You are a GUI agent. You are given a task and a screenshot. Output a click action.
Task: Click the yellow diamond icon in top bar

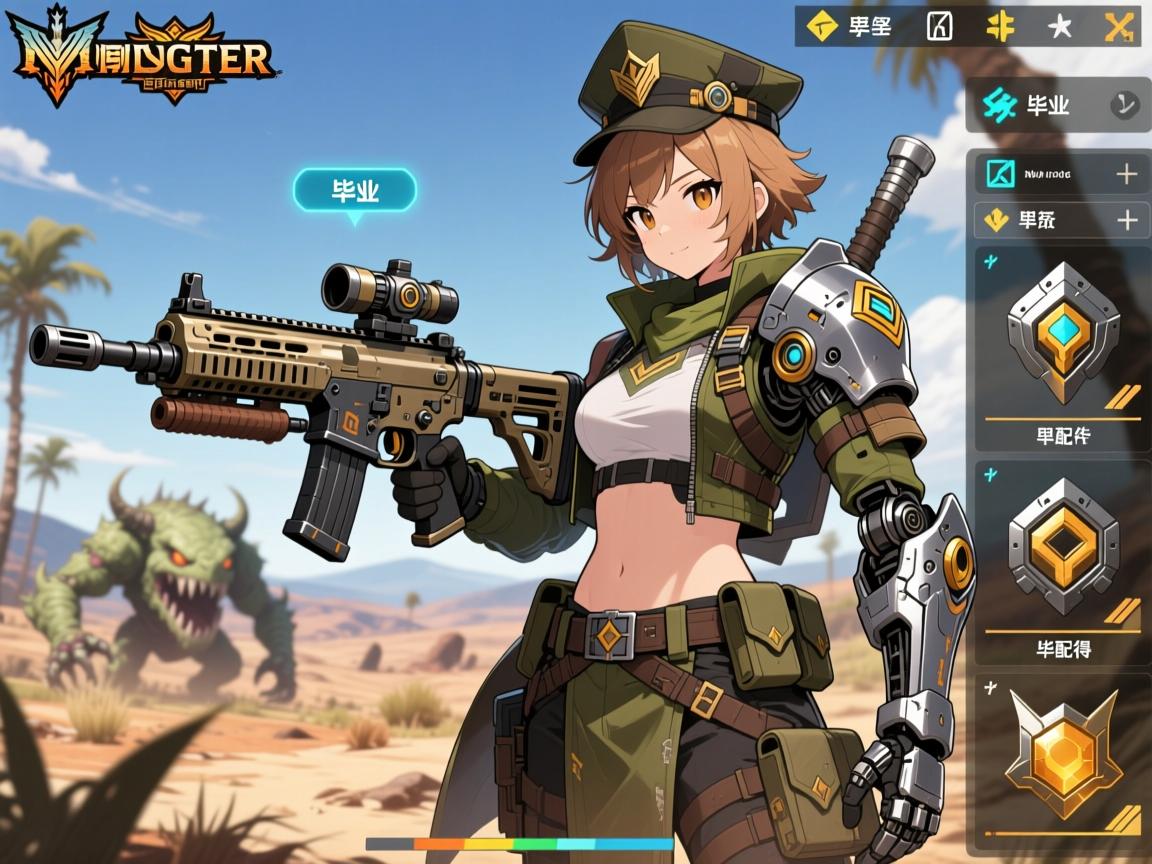coord(822,26)
